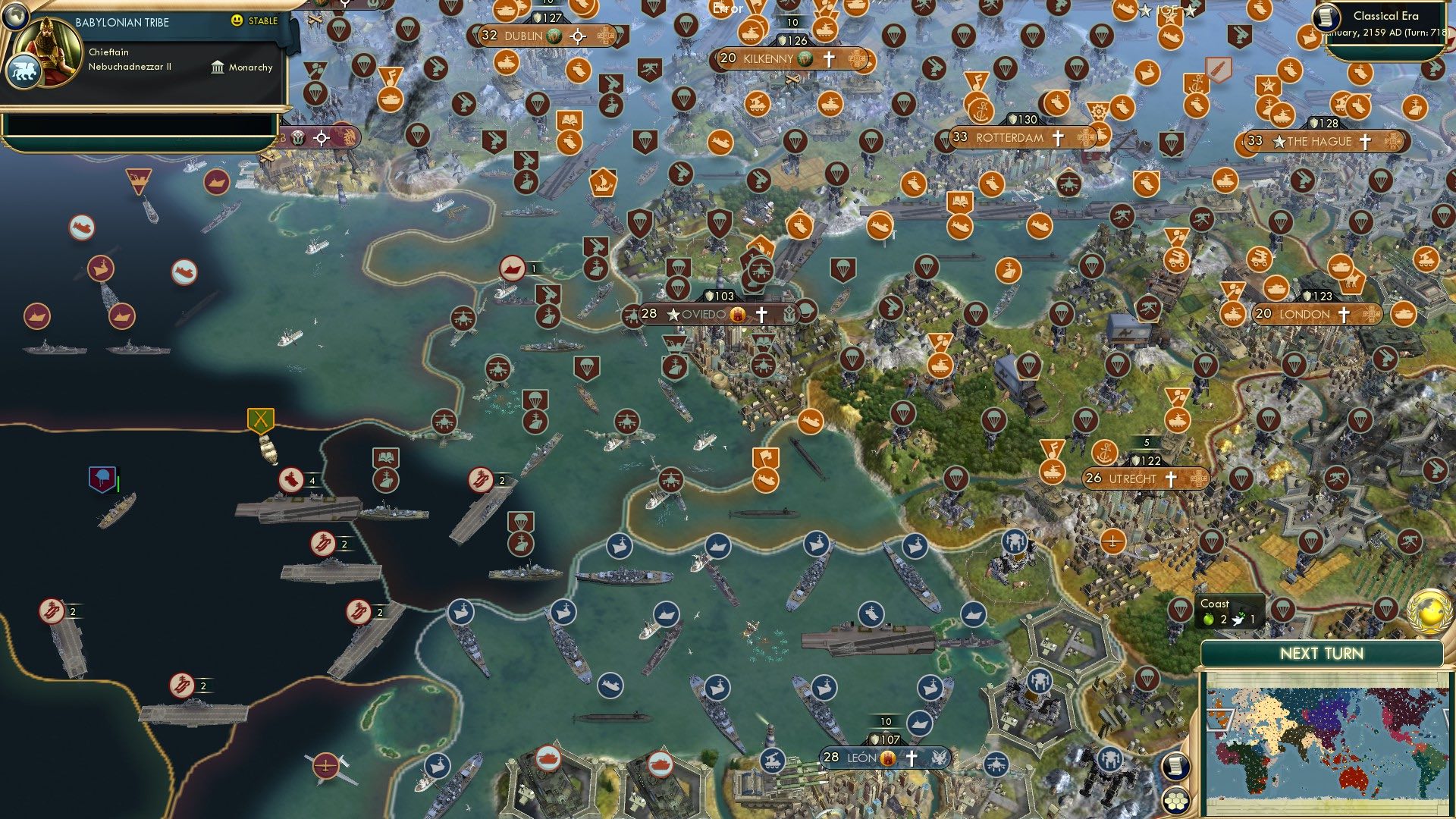Click the Monarchy government building icon
This screenshot has width=1456, height=819.
coord(218,68)
